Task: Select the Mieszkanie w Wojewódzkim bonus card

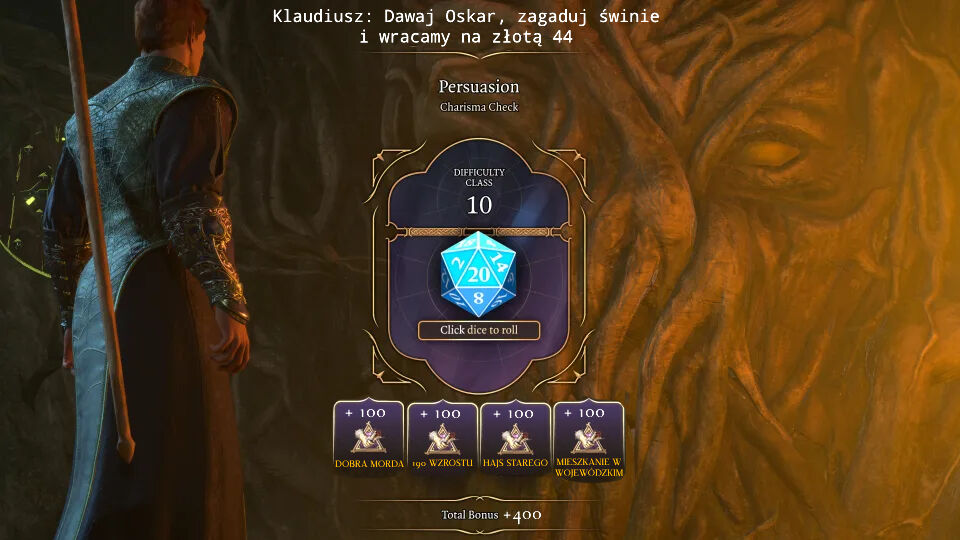Action: (589, 438)
